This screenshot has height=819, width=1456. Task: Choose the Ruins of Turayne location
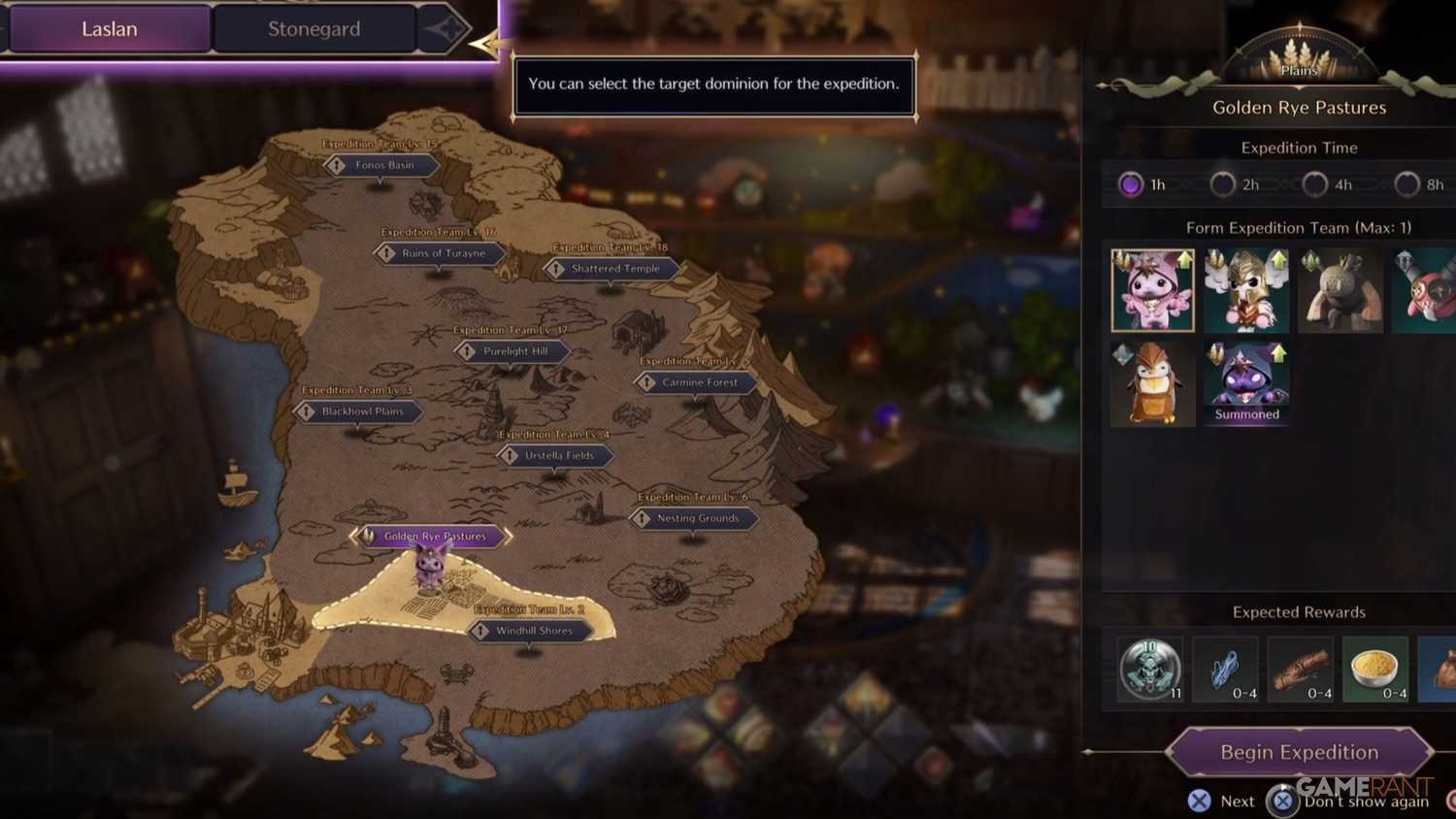point(443,254)
